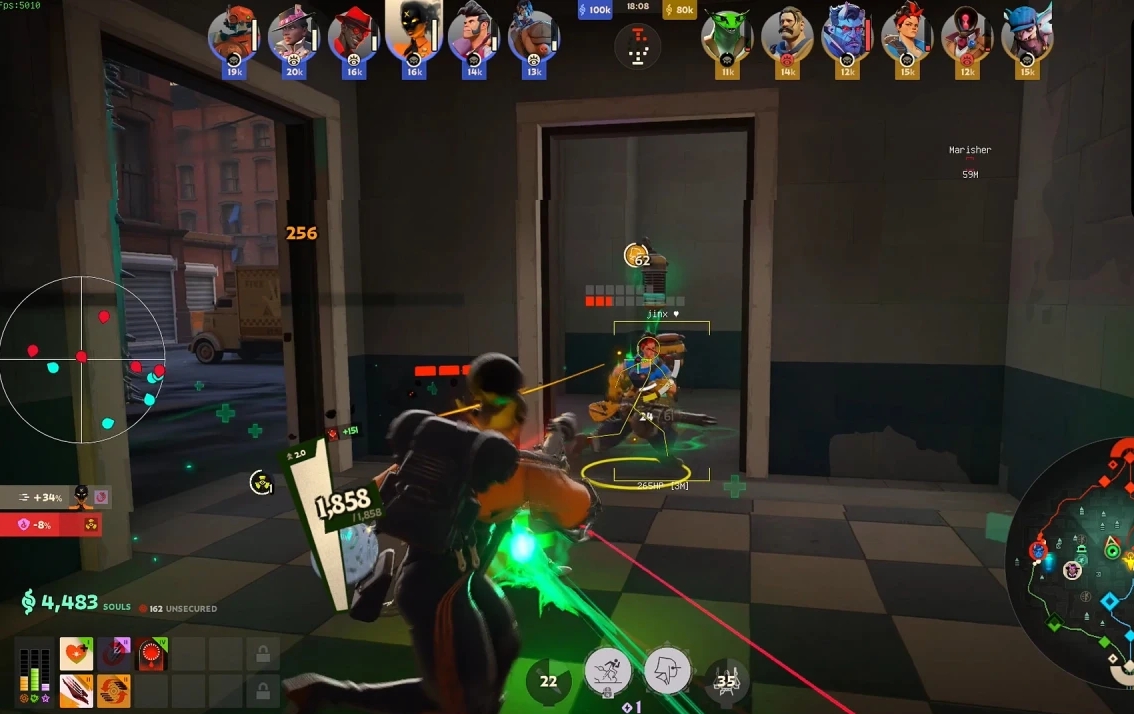Click the purple tier II bullet item
The width and height of the screenshot is (1134, 714).
(114, 654)
